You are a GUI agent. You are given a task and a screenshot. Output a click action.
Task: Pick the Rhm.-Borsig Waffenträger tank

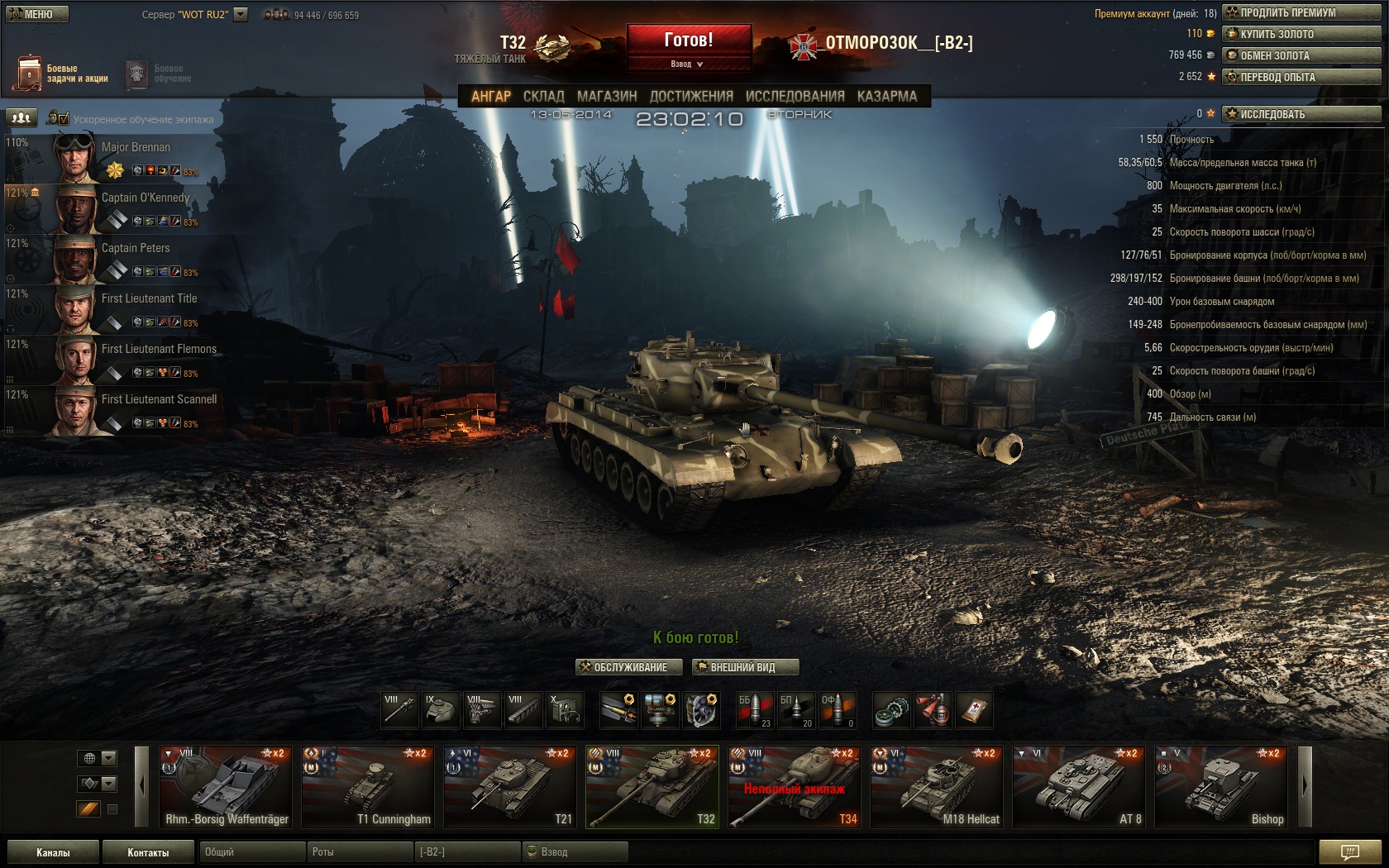(x=227, y=787)
